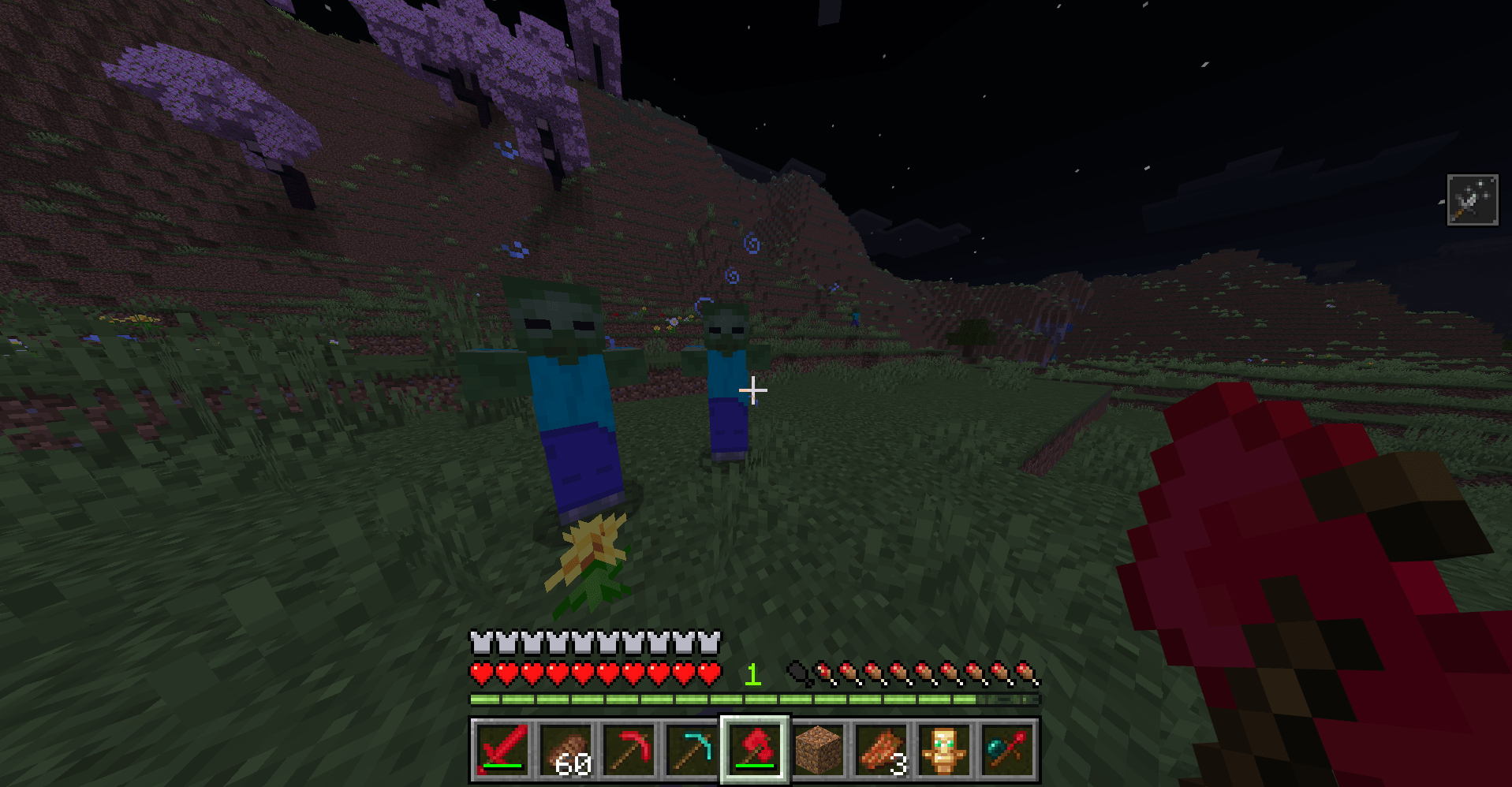Click the leftmost heart in the health bar

coord(479,673)
